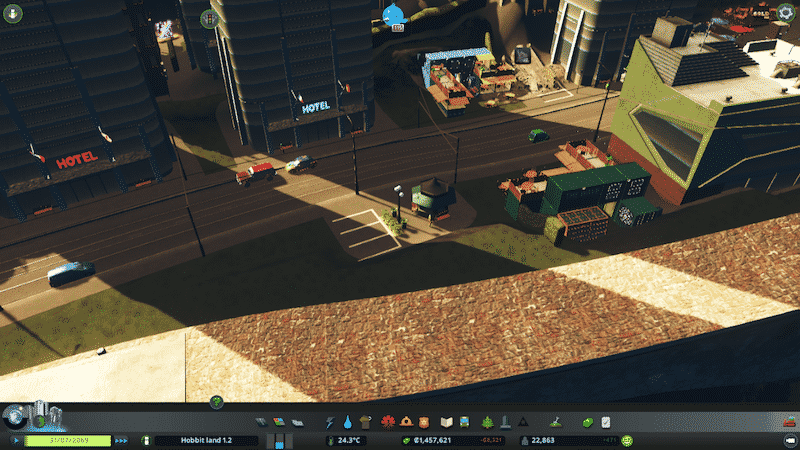Click the green citizen happiness face
This screenshot has width=800, height=450.
tap(627, 440)
